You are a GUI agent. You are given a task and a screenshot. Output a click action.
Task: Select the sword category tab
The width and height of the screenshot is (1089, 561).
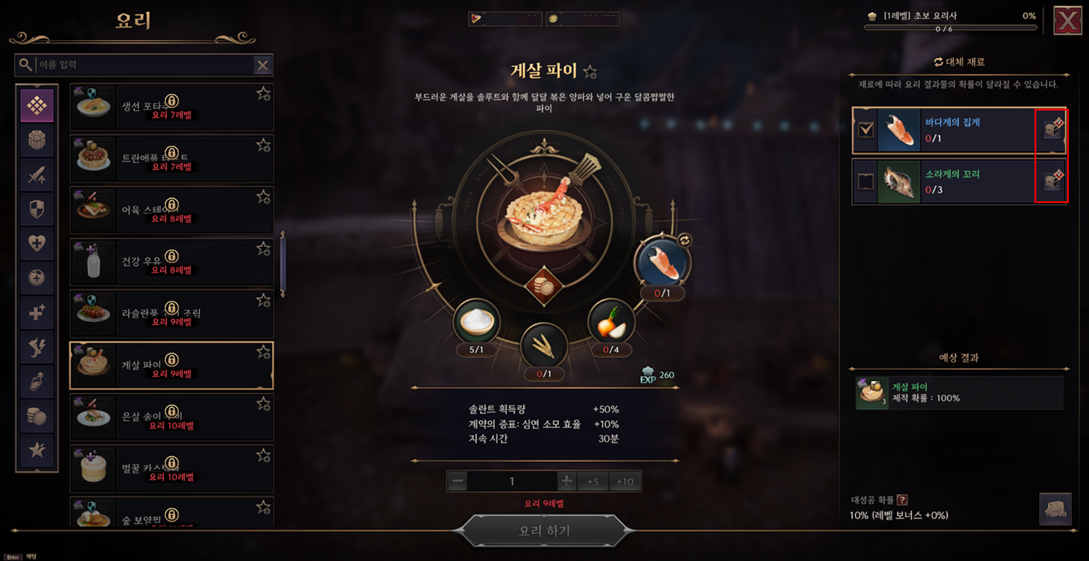pyautogui.click(x=37, y=175)
